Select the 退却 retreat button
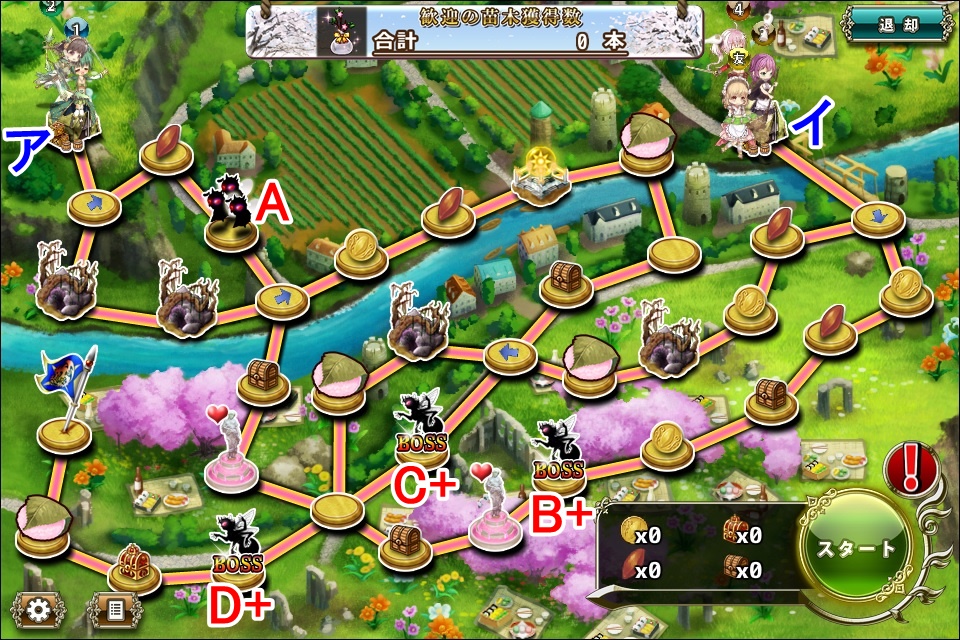960x640 pixels. (895, 23)
